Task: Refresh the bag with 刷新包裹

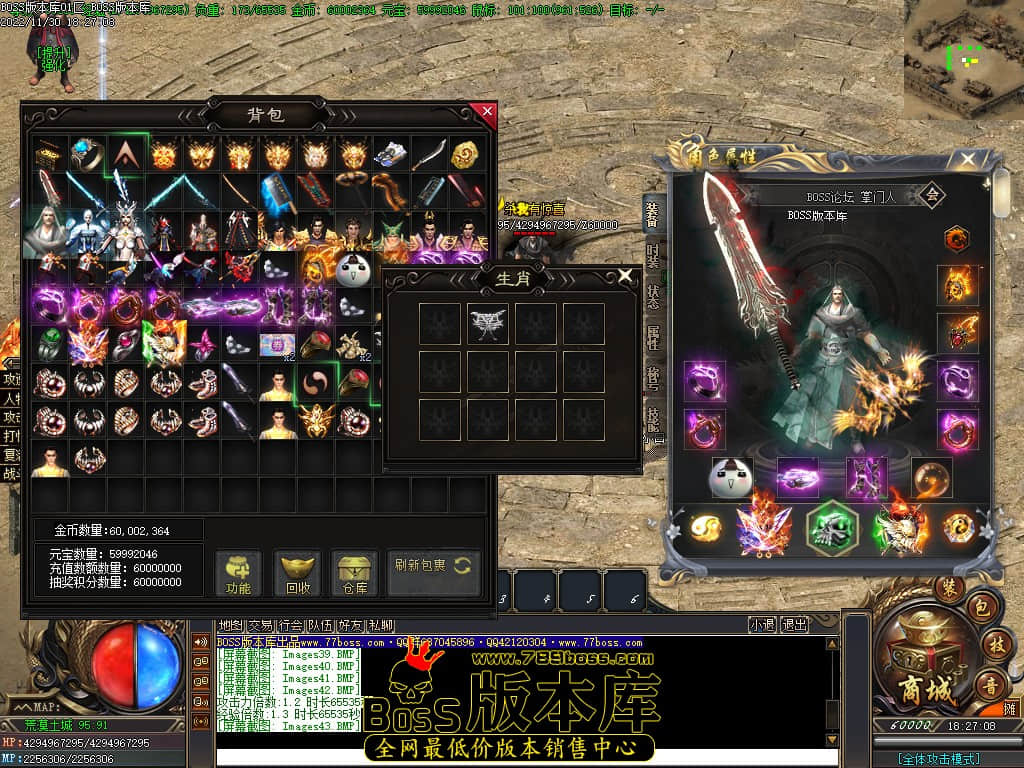Action: (x=433, y=566)
